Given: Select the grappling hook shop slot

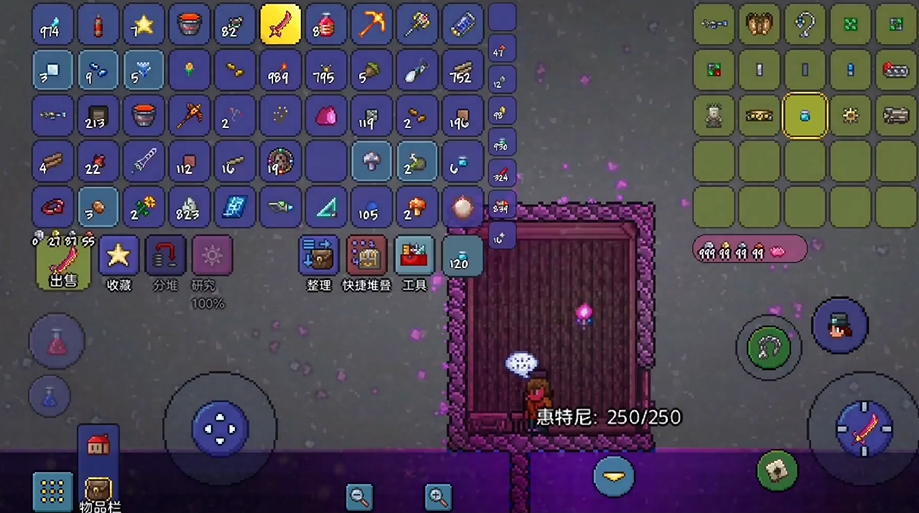Looking at the screenshot, I should [804, 24].
